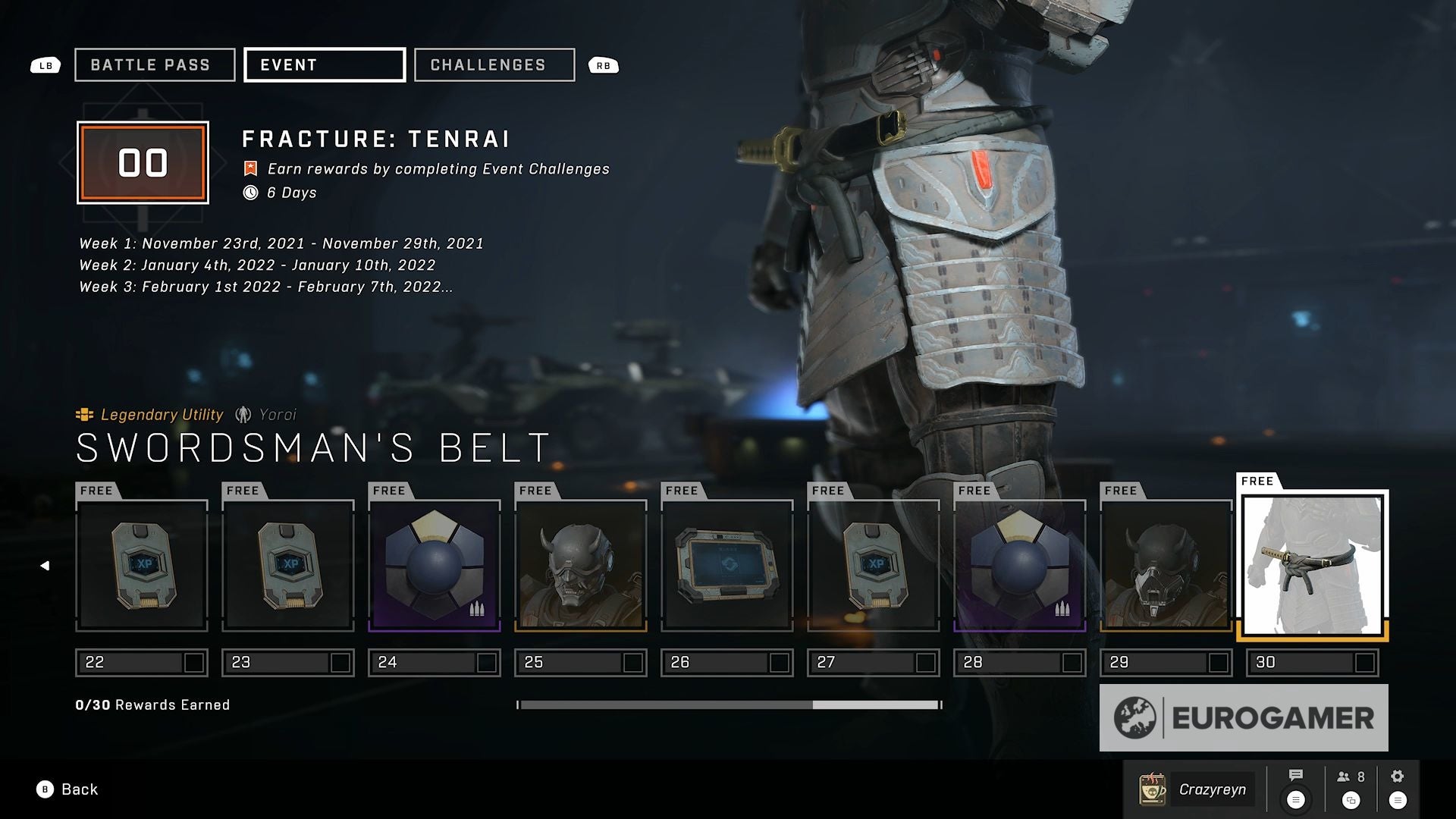This screenshot has width=1456, height=819.
Task: Switch to the Battle Pass tab
Action: coord(154,65)
